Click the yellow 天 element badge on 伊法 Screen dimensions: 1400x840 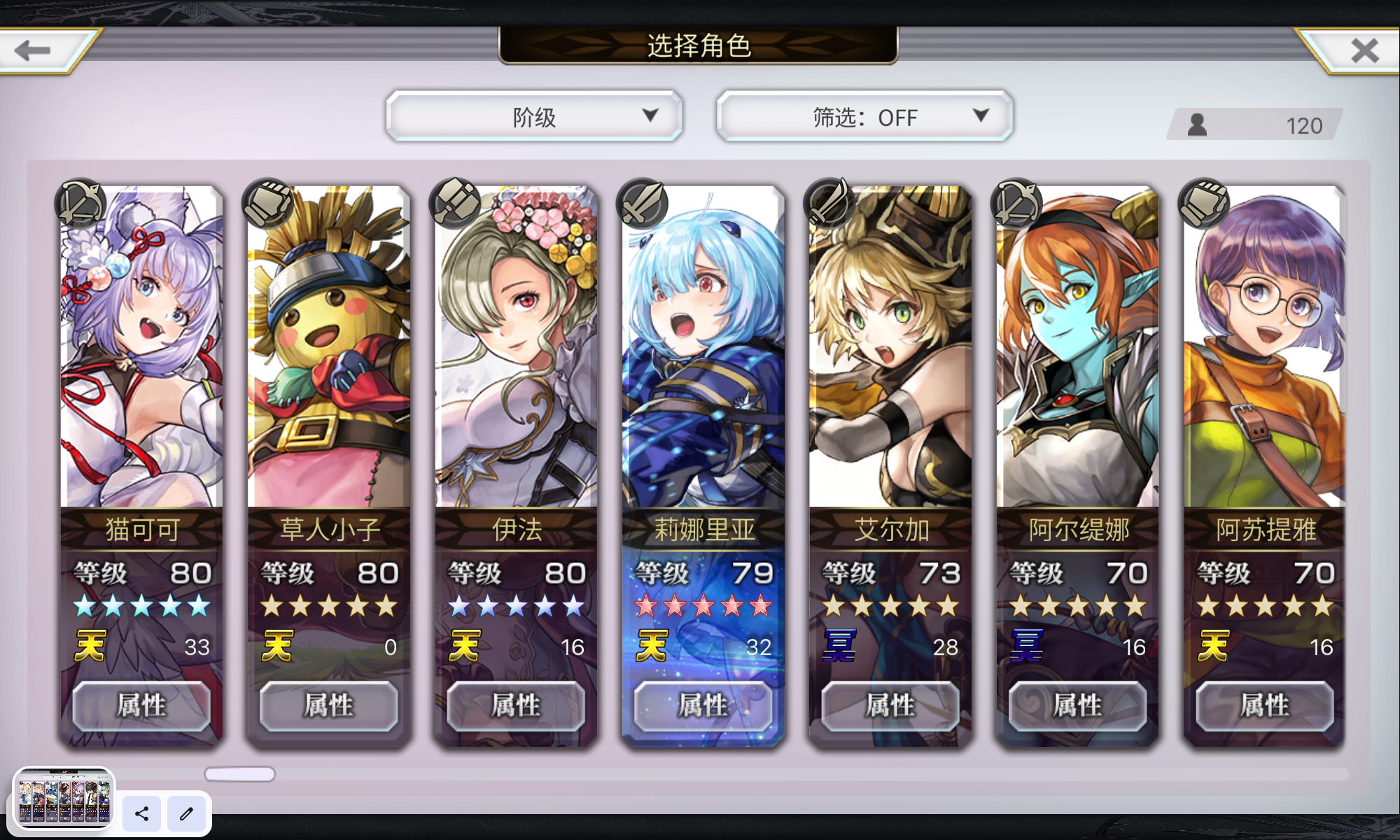(x=465, y=645)
